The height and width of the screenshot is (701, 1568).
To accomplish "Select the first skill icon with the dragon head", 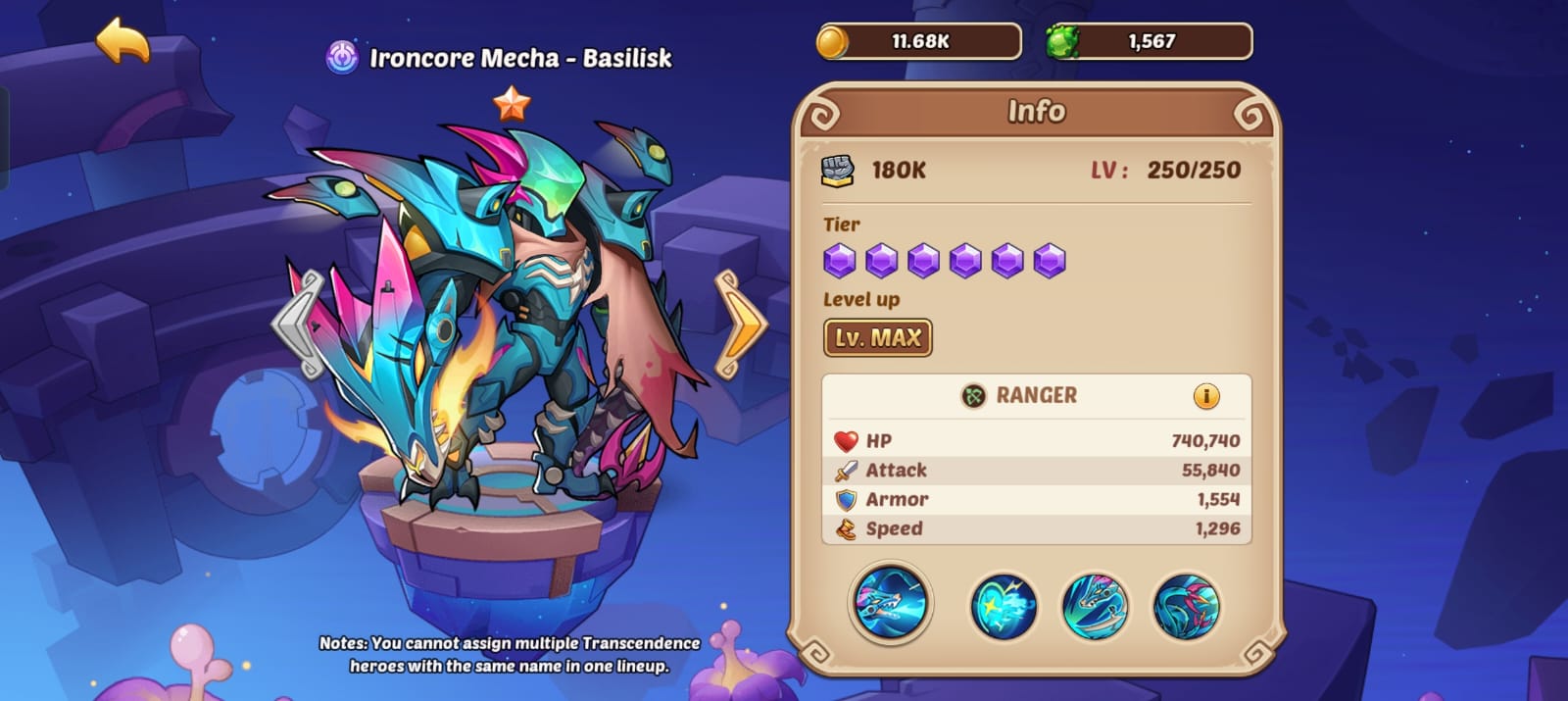I will click(x=890, y=602).
